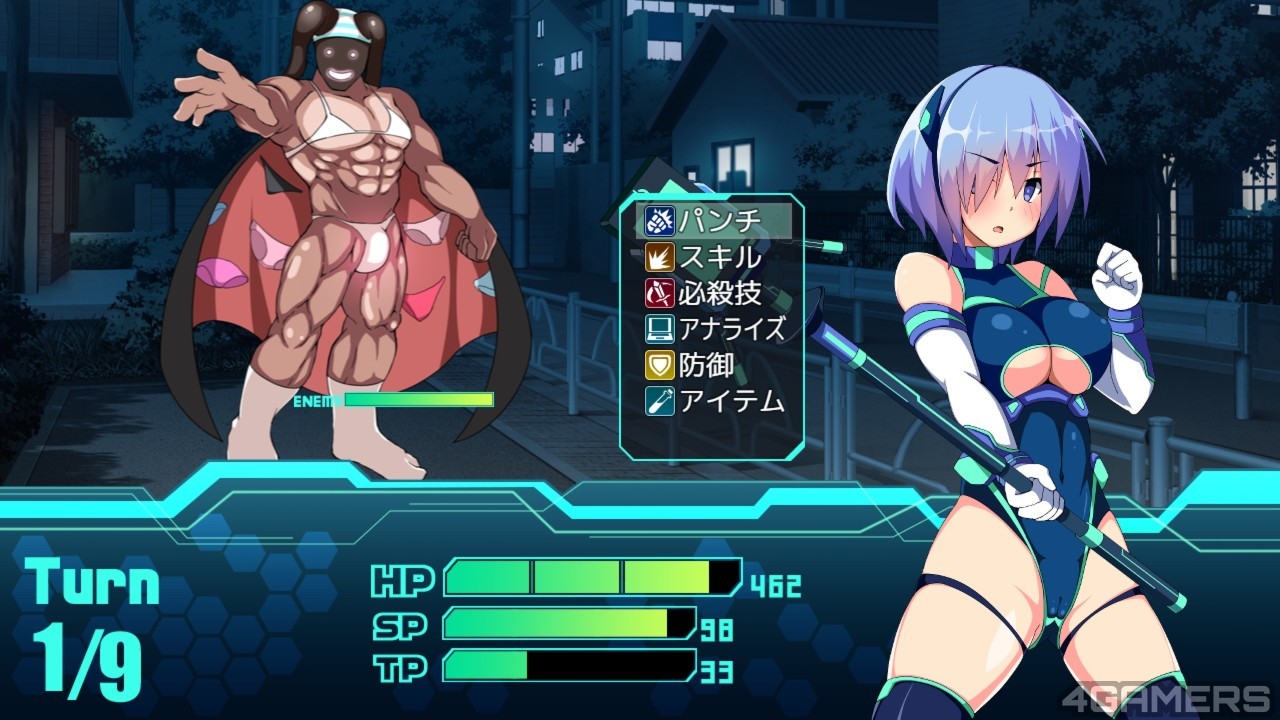Image resolution: width=1280 pixels, height=720 pixels.
Task: Open the スキル (Skill) menu
Action: click(x=715, y=257)
